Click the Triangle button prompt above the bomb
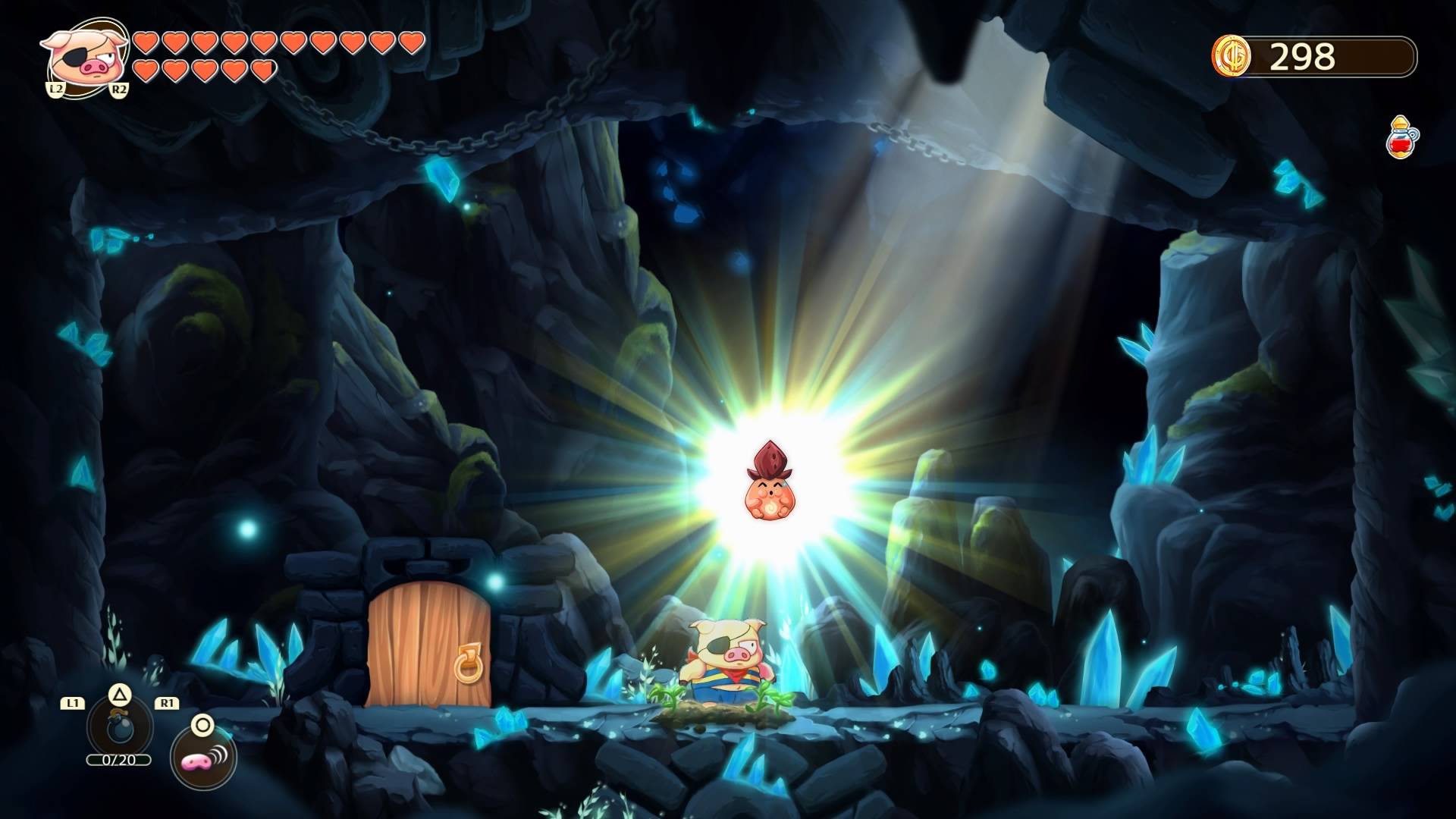 point(119,695)
